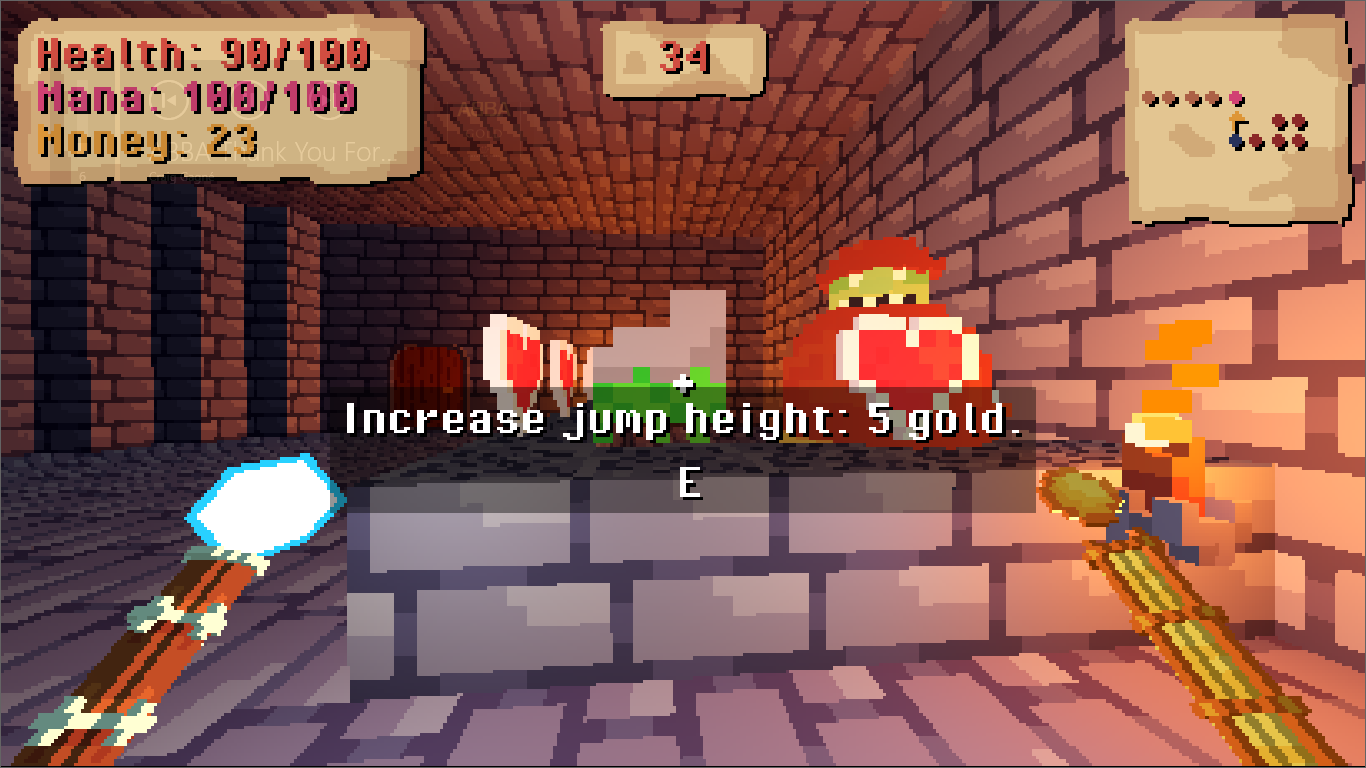Click the orange direction arrow on the minimap
Image resolution: width=1366 pixels, height=768 pixels.
[1237, 120]
